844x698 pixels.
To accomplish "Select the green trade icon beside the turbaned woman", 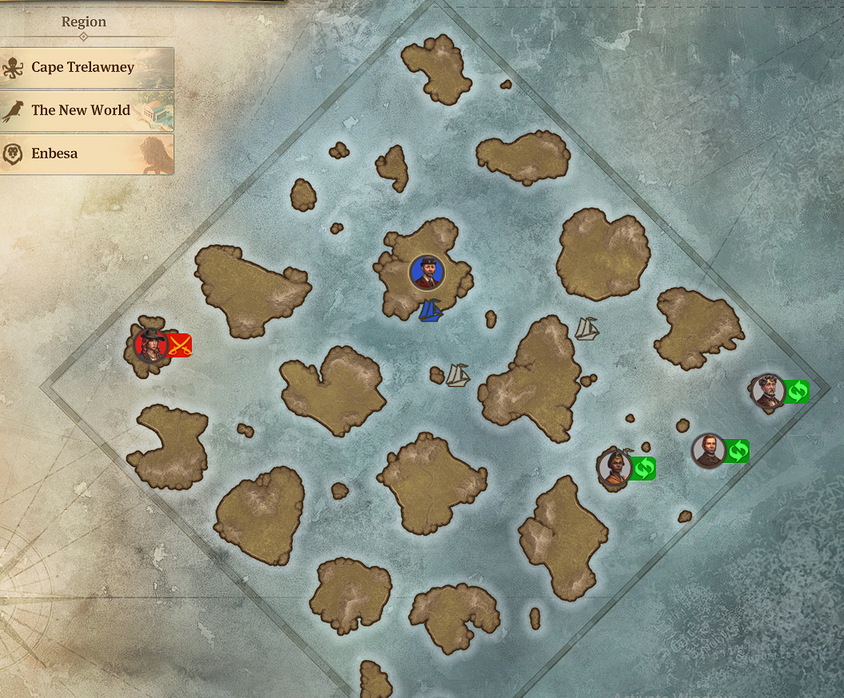I will pyautogui.click(x=643, y=467).
